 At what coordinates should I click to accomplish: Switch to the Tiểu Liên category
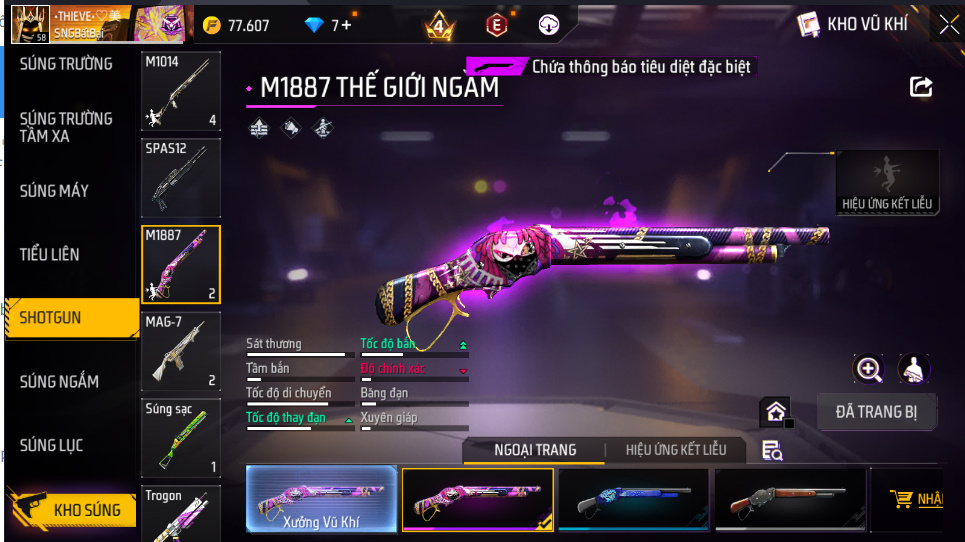click(49, 254)
